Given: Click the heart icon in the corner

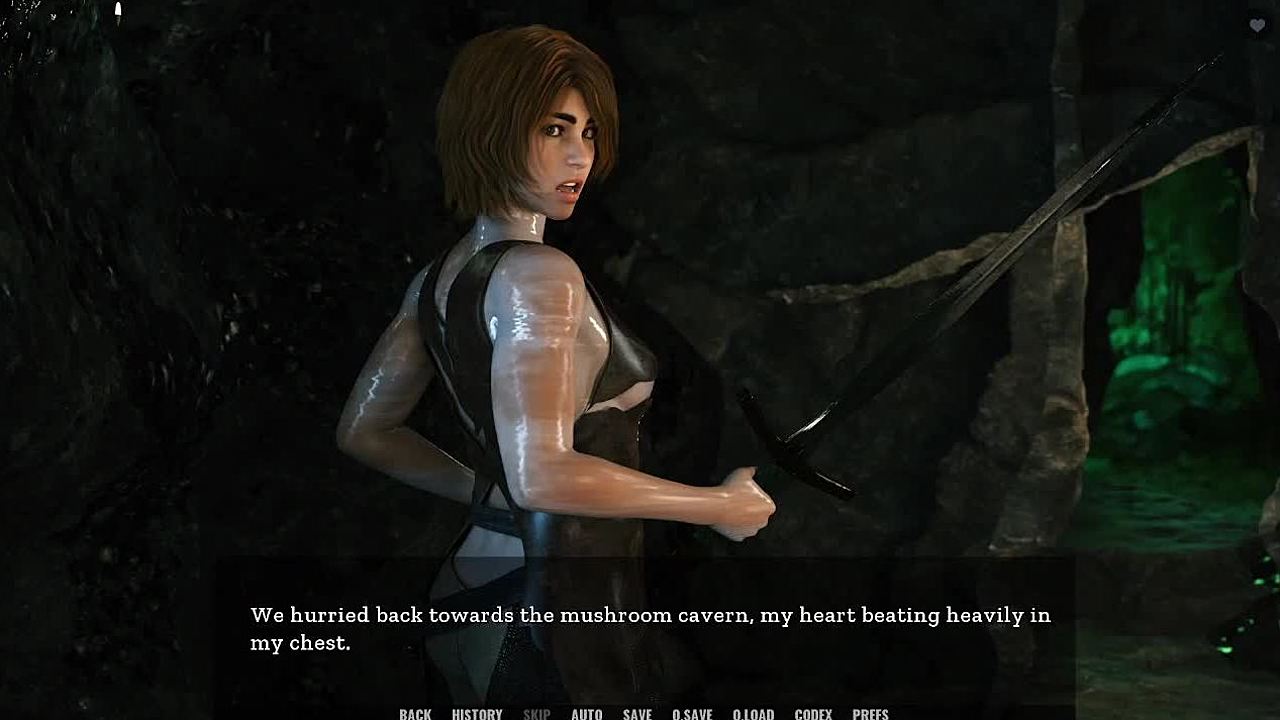Looking at the screenshot, I should tap(1257, 26).
